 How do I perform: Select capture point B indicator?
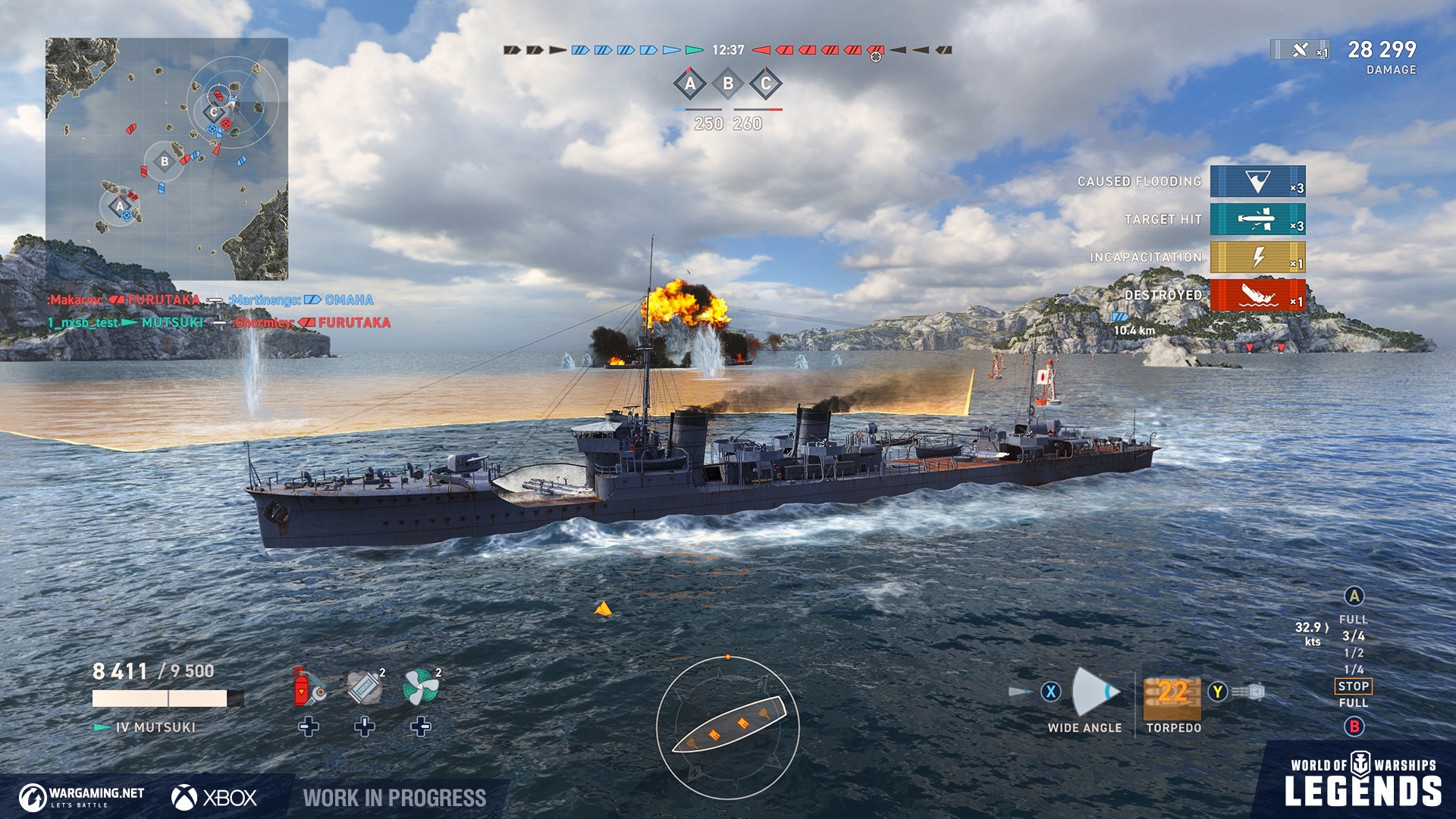[728, 83]
